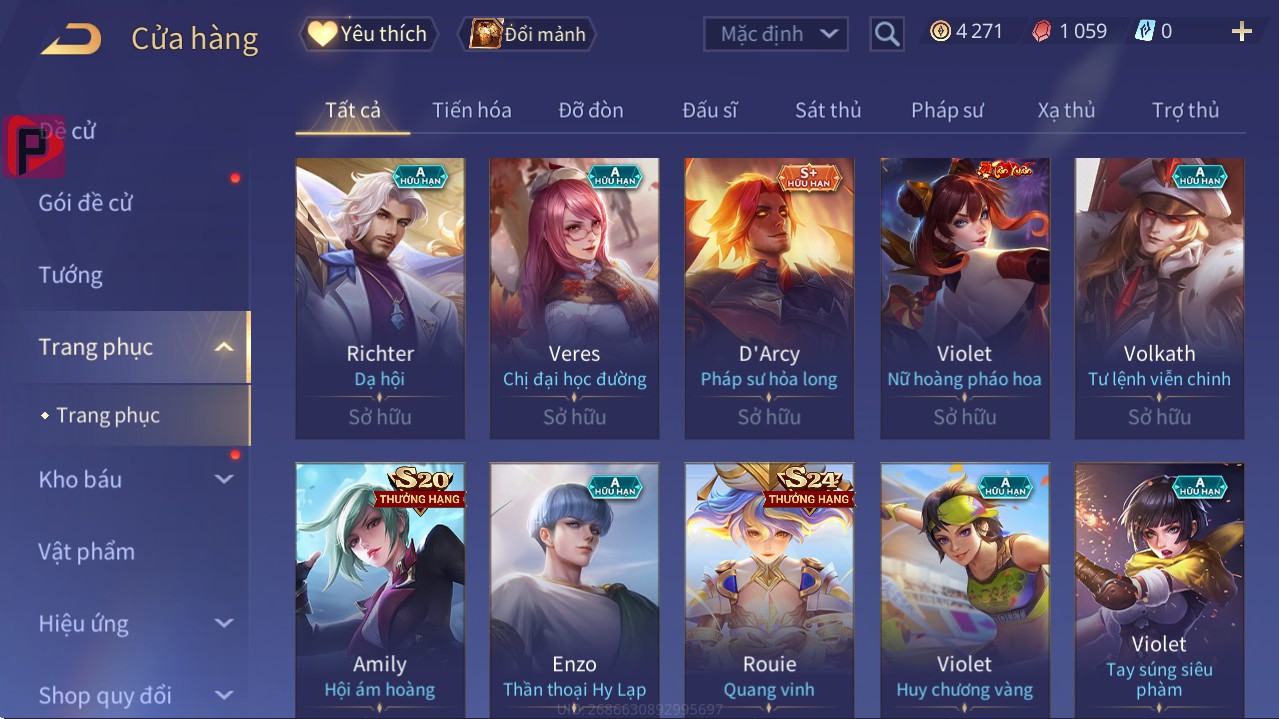Go back using the return arrow

click(71, 39)
